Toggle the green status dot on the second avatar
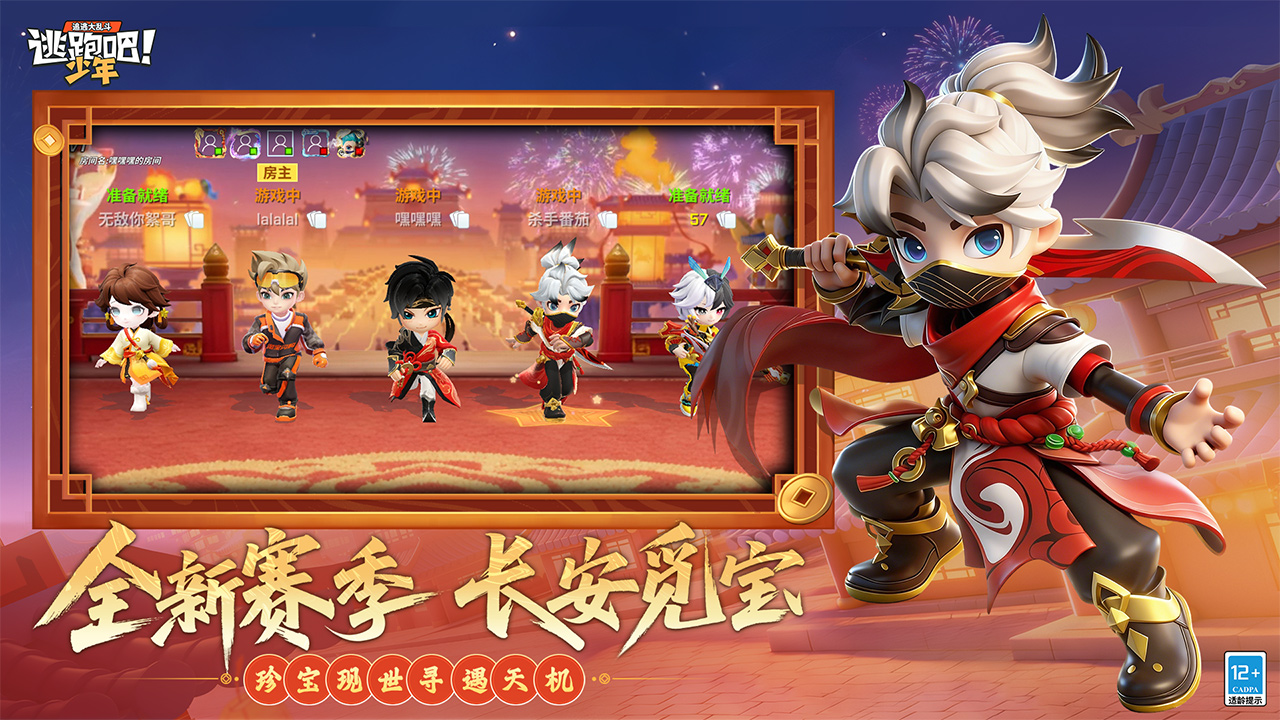Screen dimensions: 1280x720 (252, 151)
